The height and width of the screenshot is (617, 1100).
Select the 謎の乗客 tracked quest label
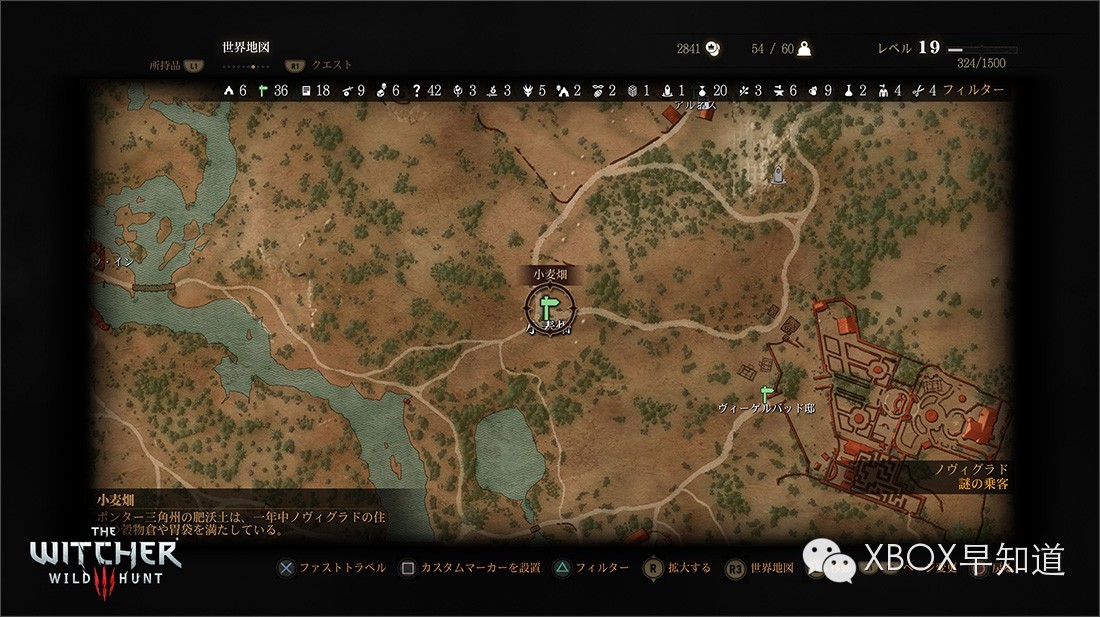(x=981, y=484)
